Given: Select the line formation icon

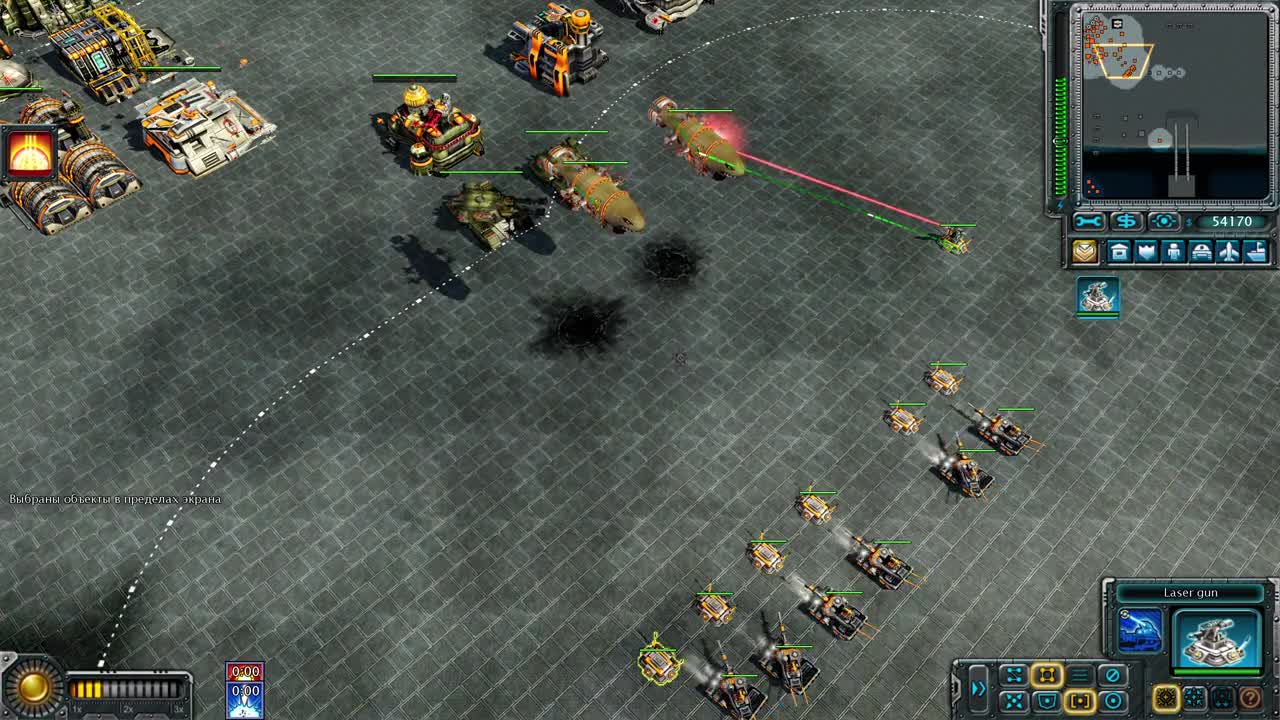Looking at the screenshot, I should (1081, 674).
